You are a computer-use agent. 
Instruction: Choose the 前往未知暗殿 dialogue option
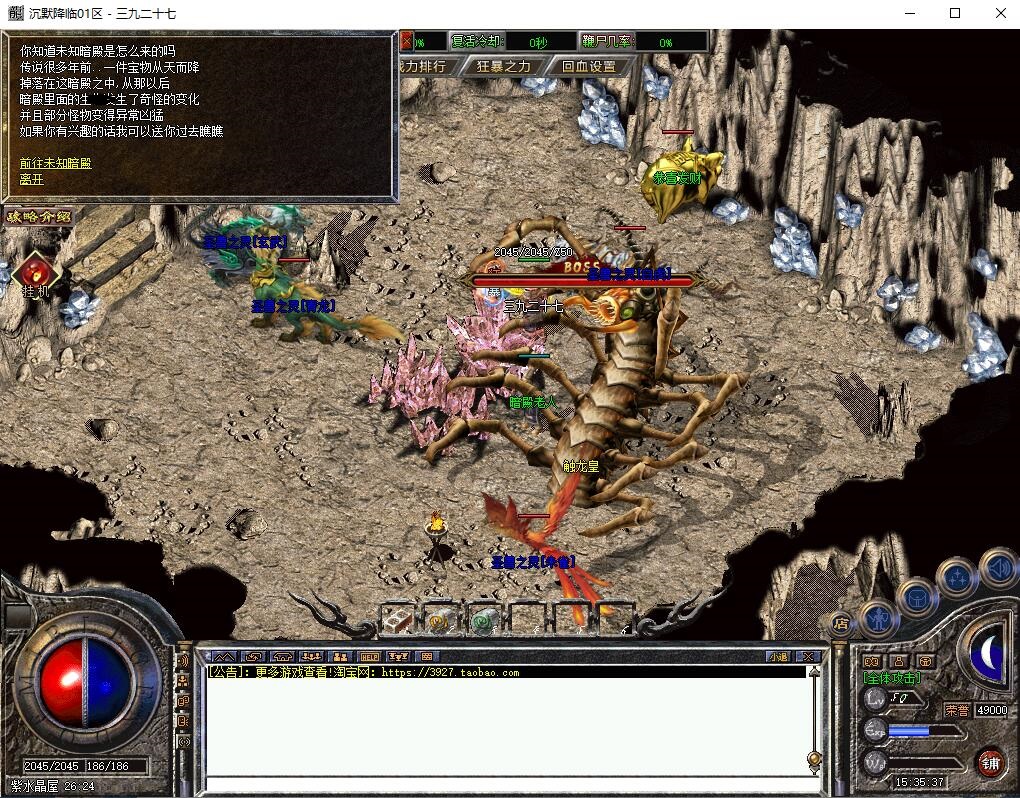point(55,163)
